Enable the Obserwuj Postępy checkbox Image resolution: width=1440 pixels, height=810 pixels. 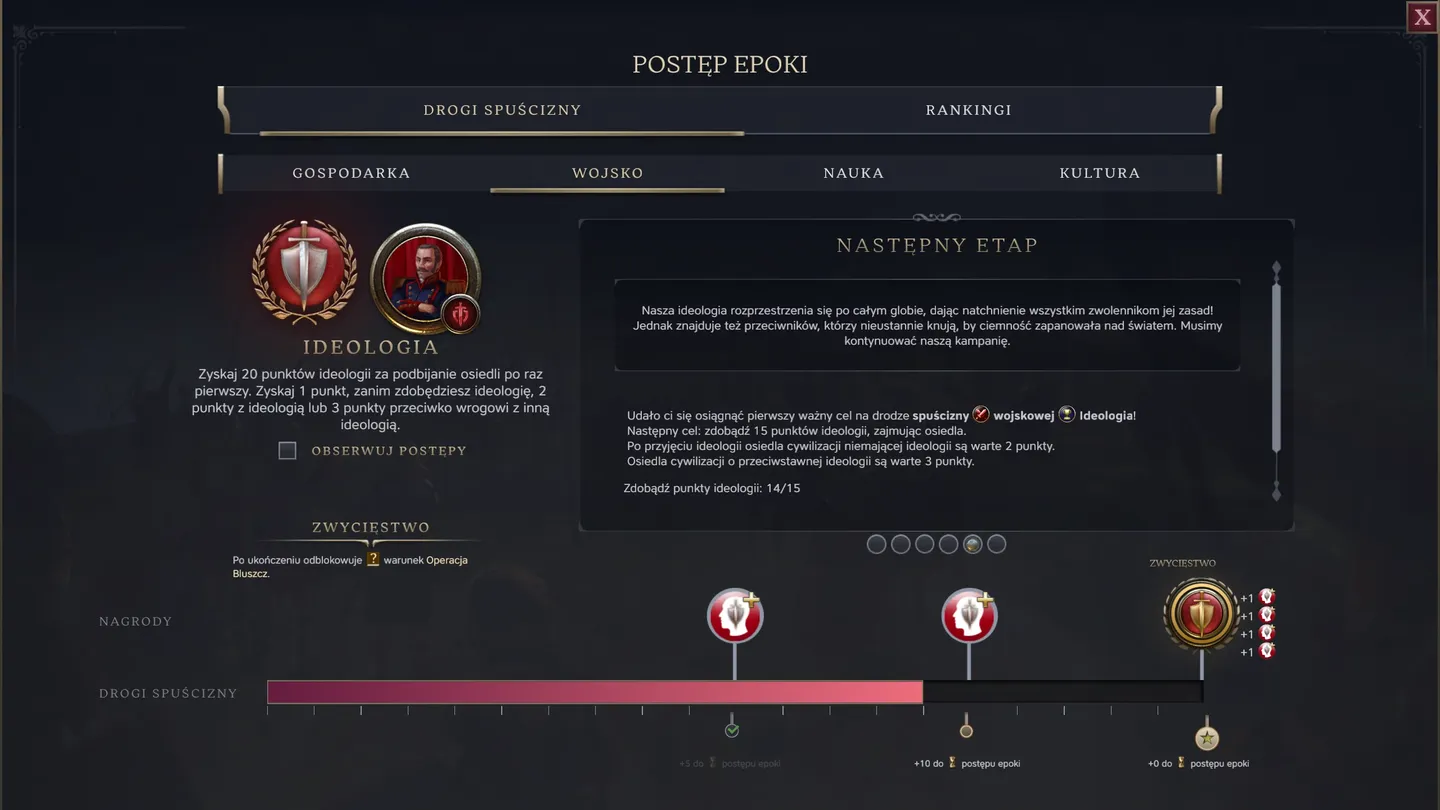click(287, 451)
